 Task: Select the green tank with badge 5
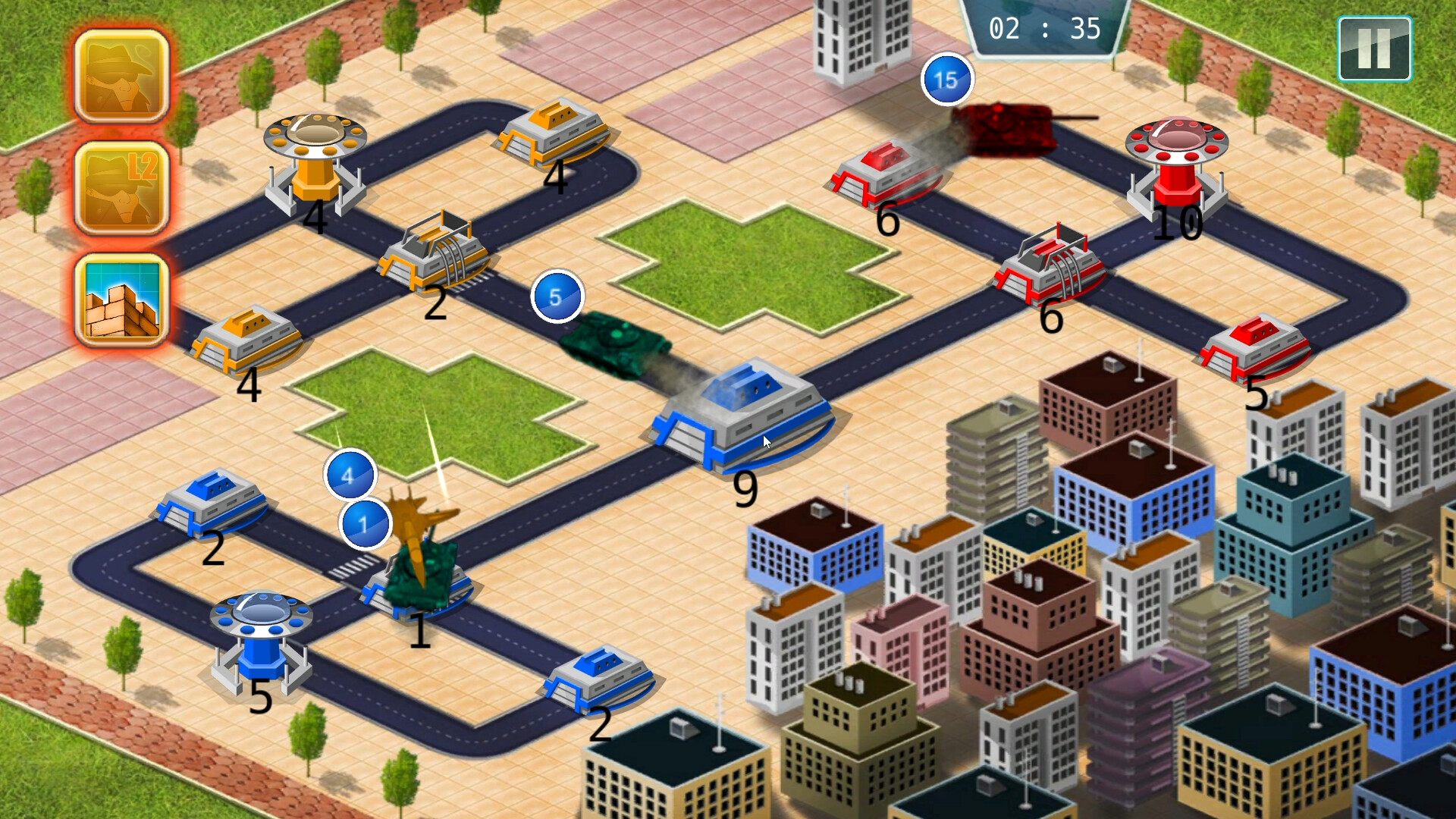(614, 345)
